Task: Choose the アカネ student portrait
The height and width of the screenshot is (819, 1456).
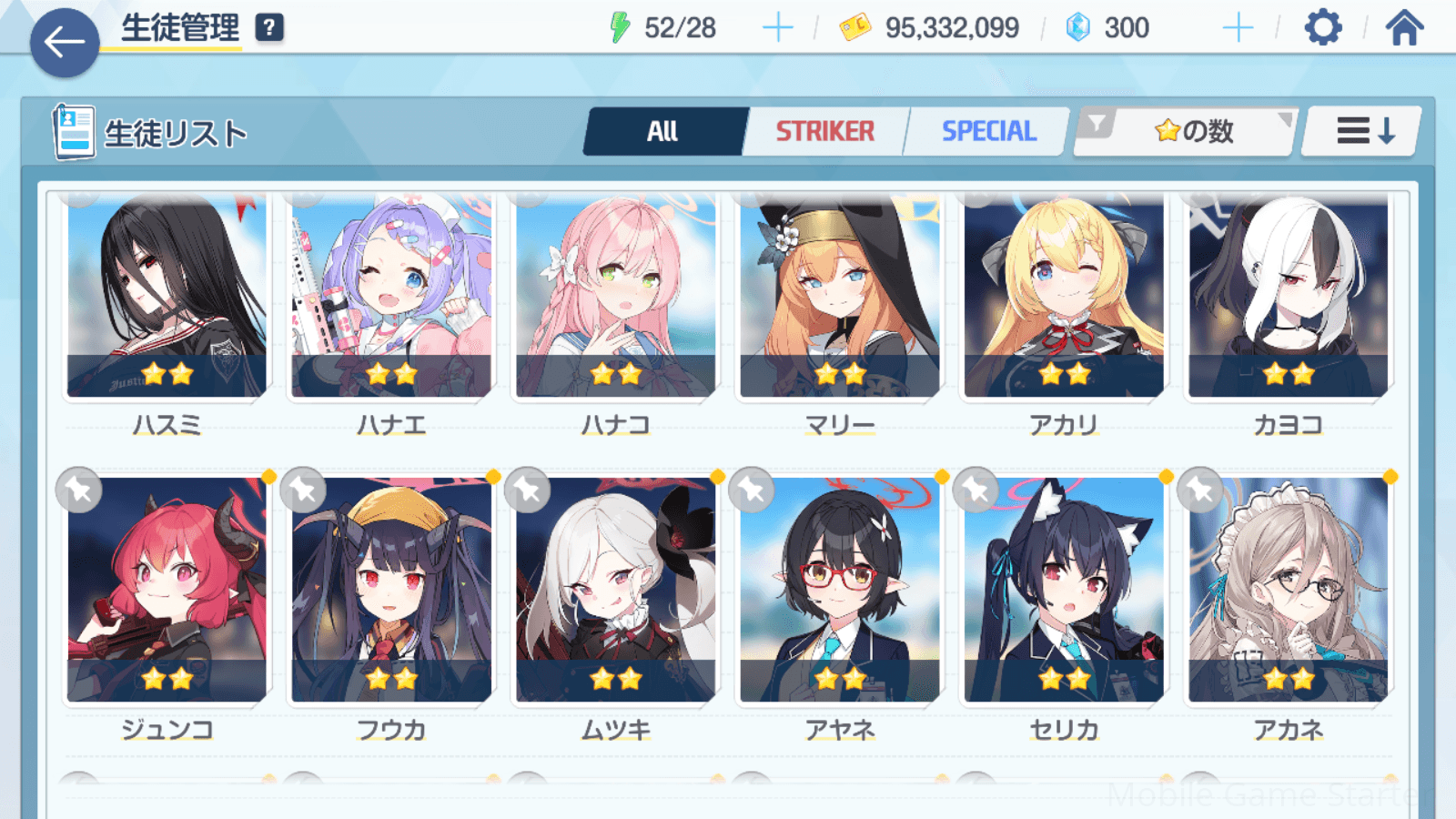Action: (1288, 590)
